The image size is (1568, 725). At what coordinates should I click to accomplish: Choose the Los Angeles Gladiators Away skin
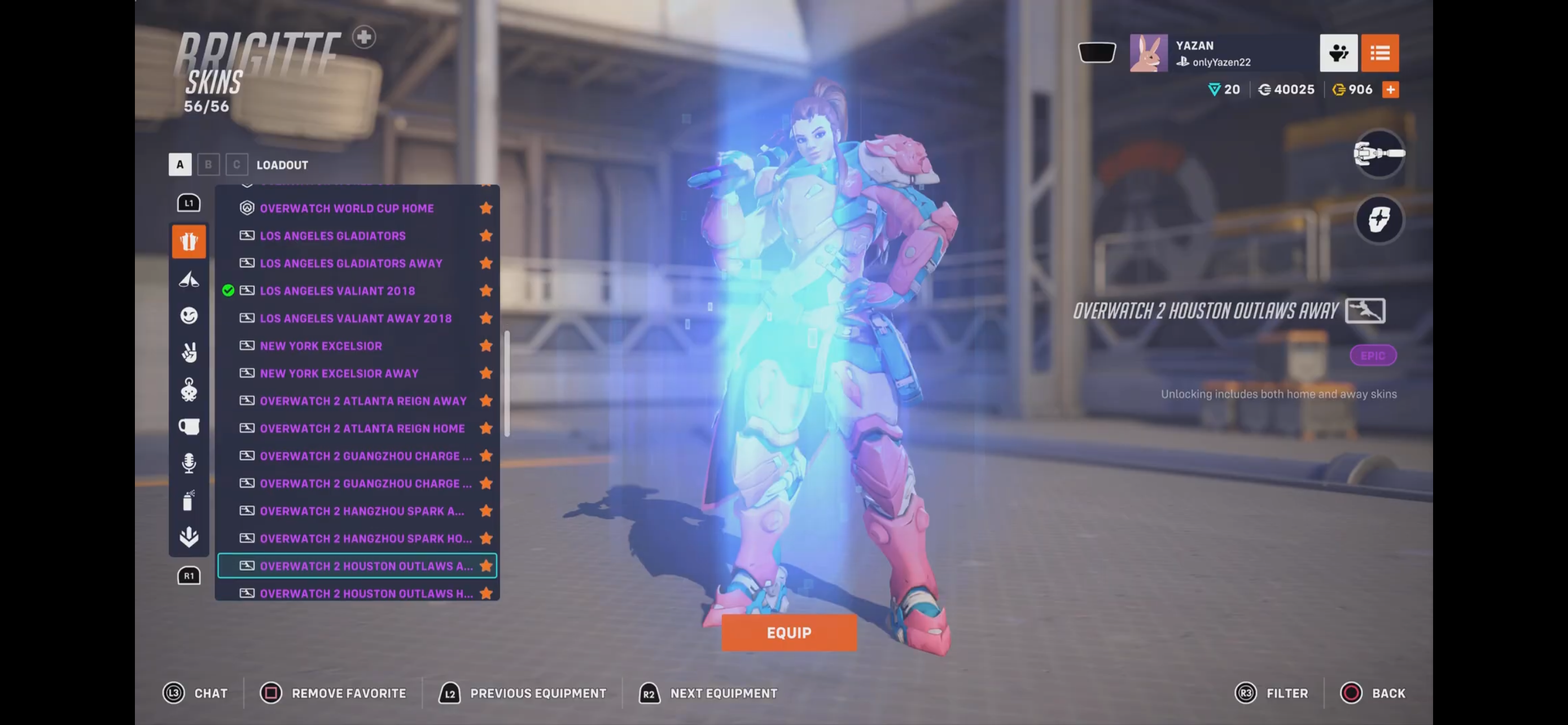[351, 263]
